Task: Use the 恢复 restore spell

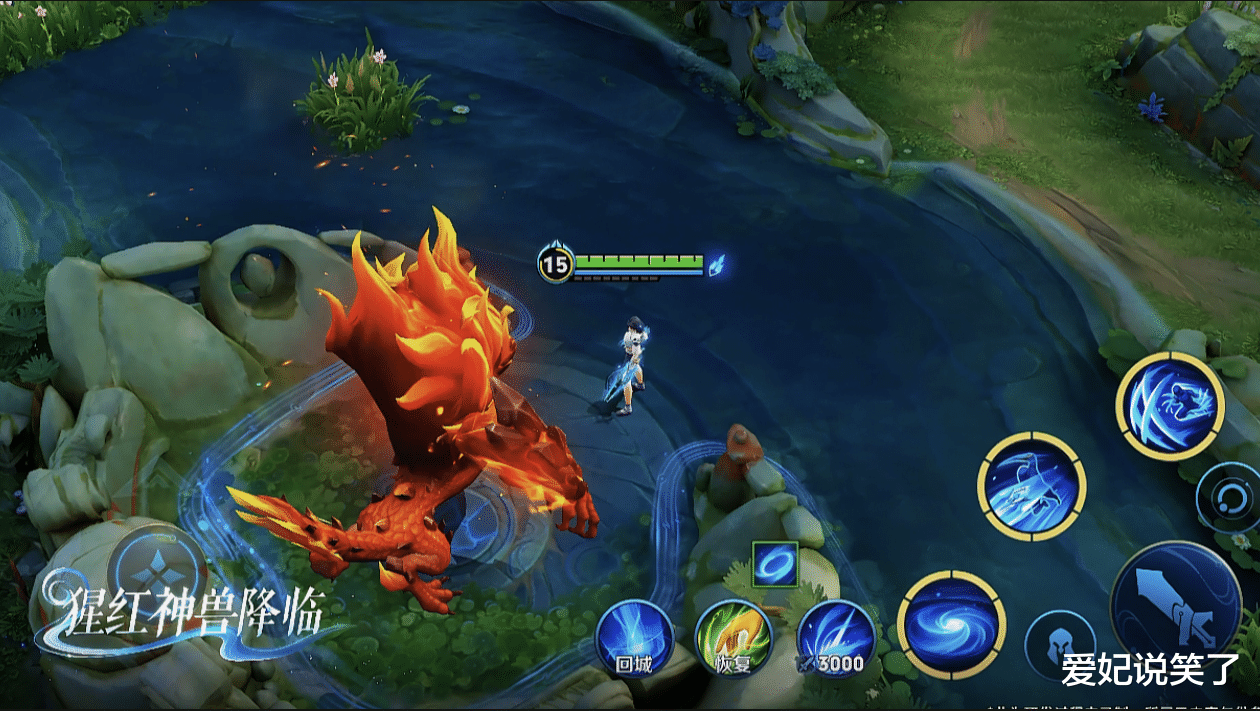Action: tap(734, 638)
